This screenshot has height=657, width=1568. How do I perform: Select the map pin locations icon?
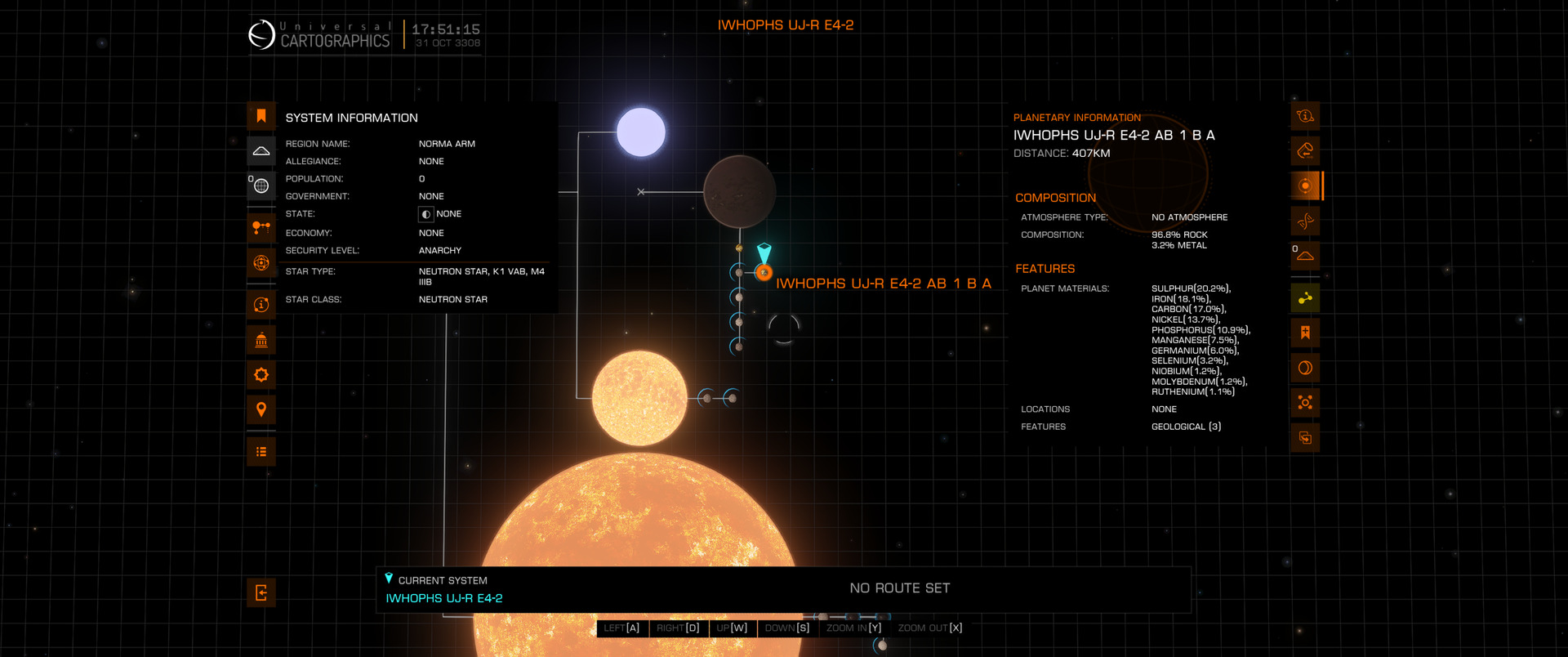(261, 409)
